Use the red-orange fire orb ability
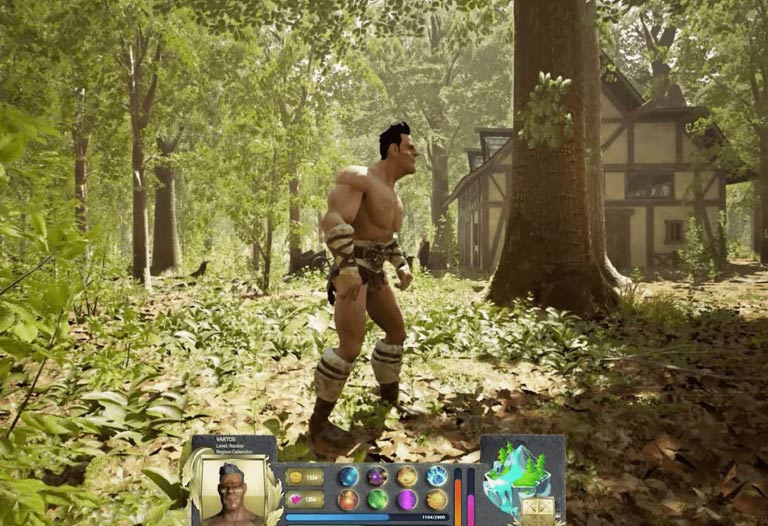The image size is (768, 526). 348,499
